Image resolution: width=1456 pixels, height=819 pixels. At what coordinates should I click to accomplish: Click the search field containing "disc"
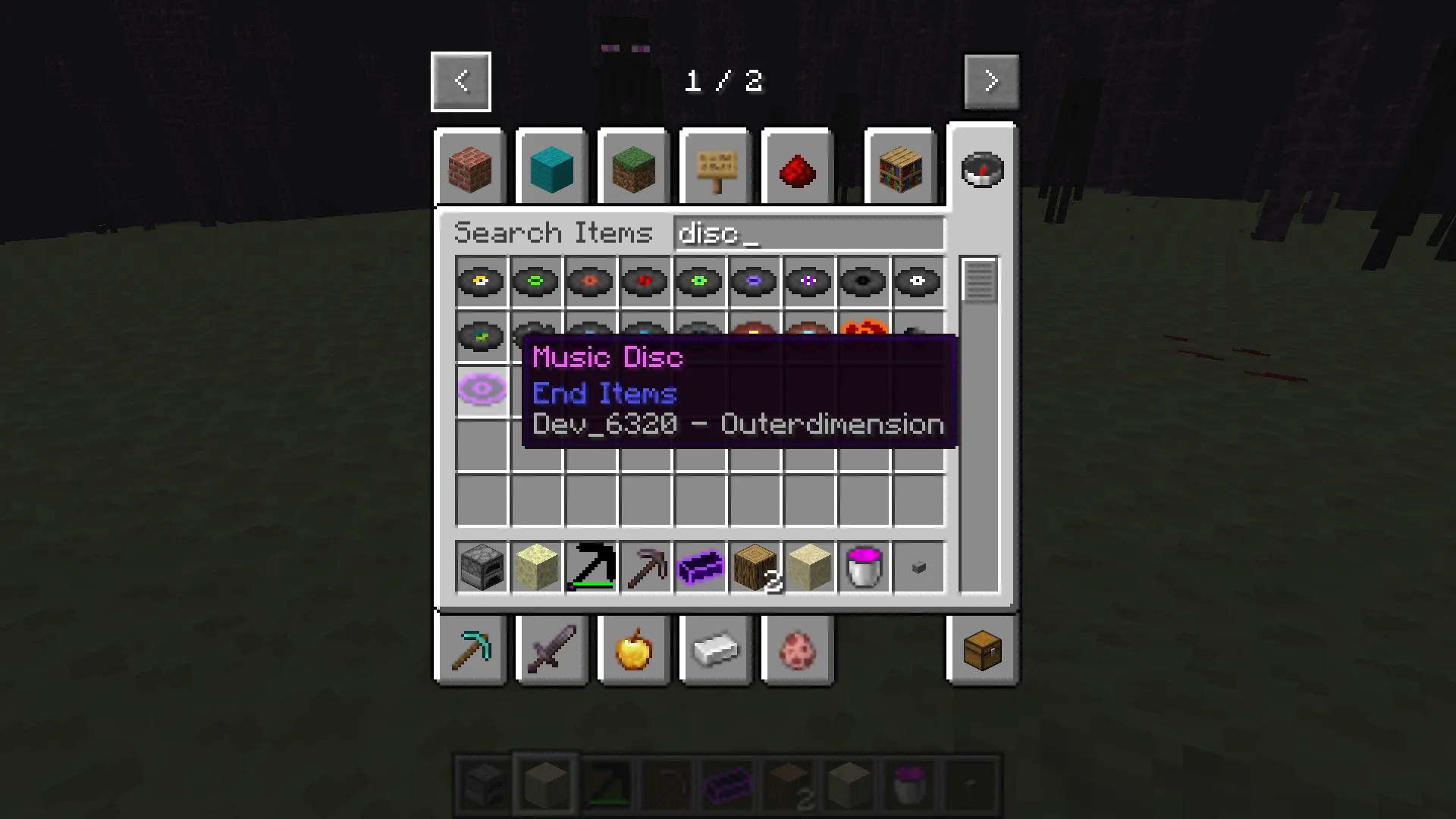[808, 233]
